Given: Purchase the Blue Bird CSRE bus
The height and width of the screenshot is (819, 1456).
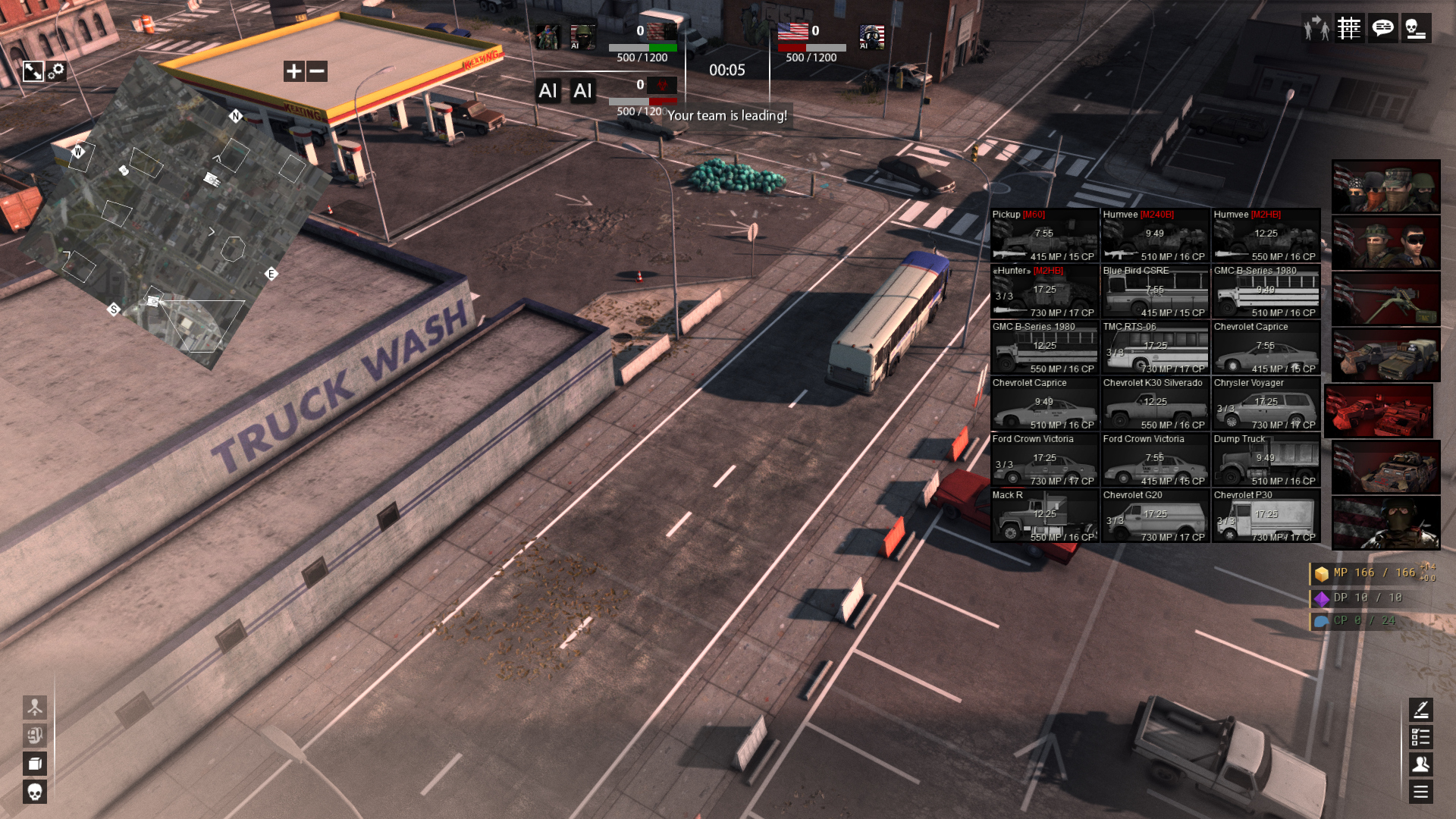Looking at the screenshot, I should (x=1155, y=291).
